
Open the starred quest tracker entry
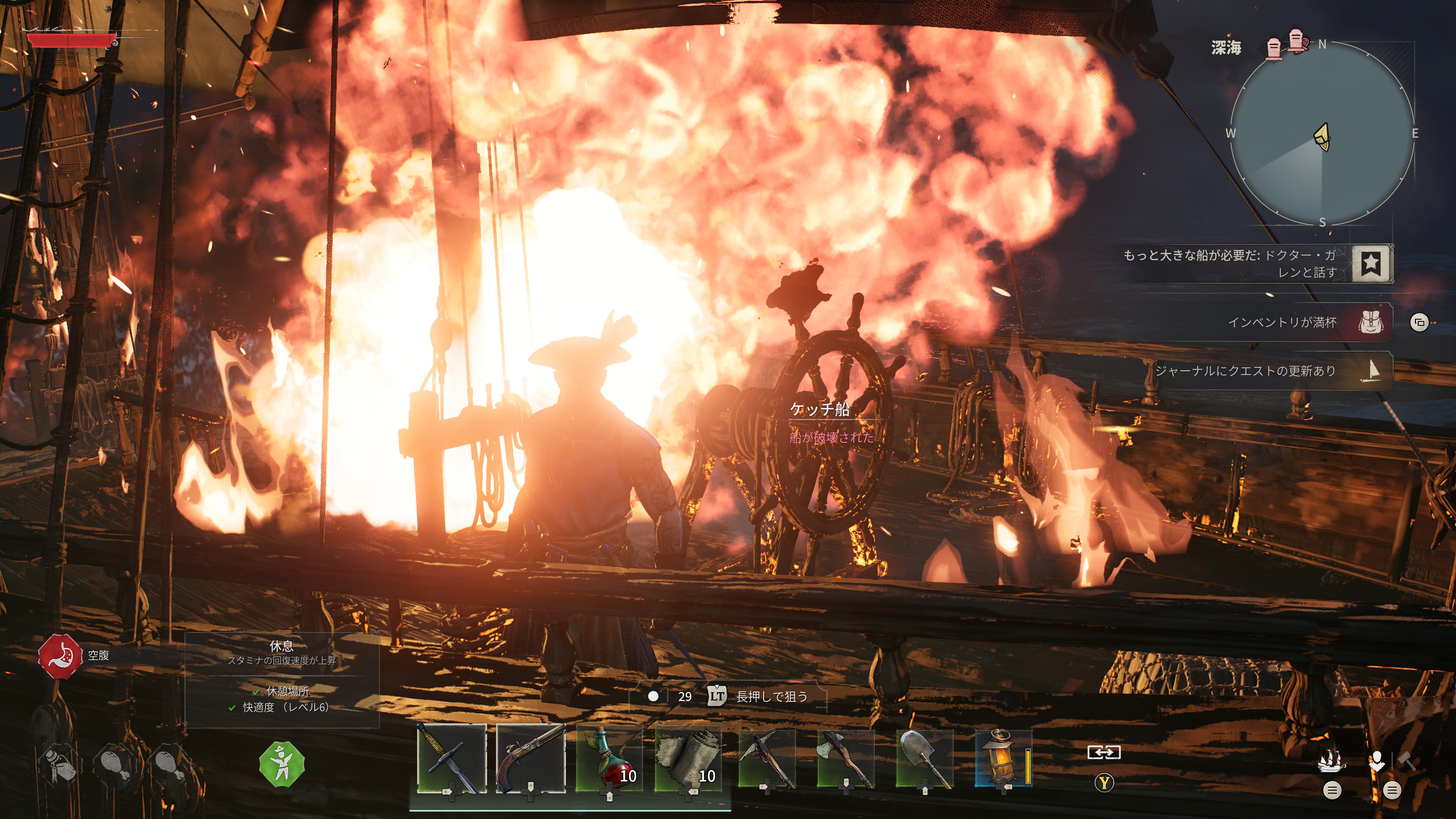[1372, 264]
